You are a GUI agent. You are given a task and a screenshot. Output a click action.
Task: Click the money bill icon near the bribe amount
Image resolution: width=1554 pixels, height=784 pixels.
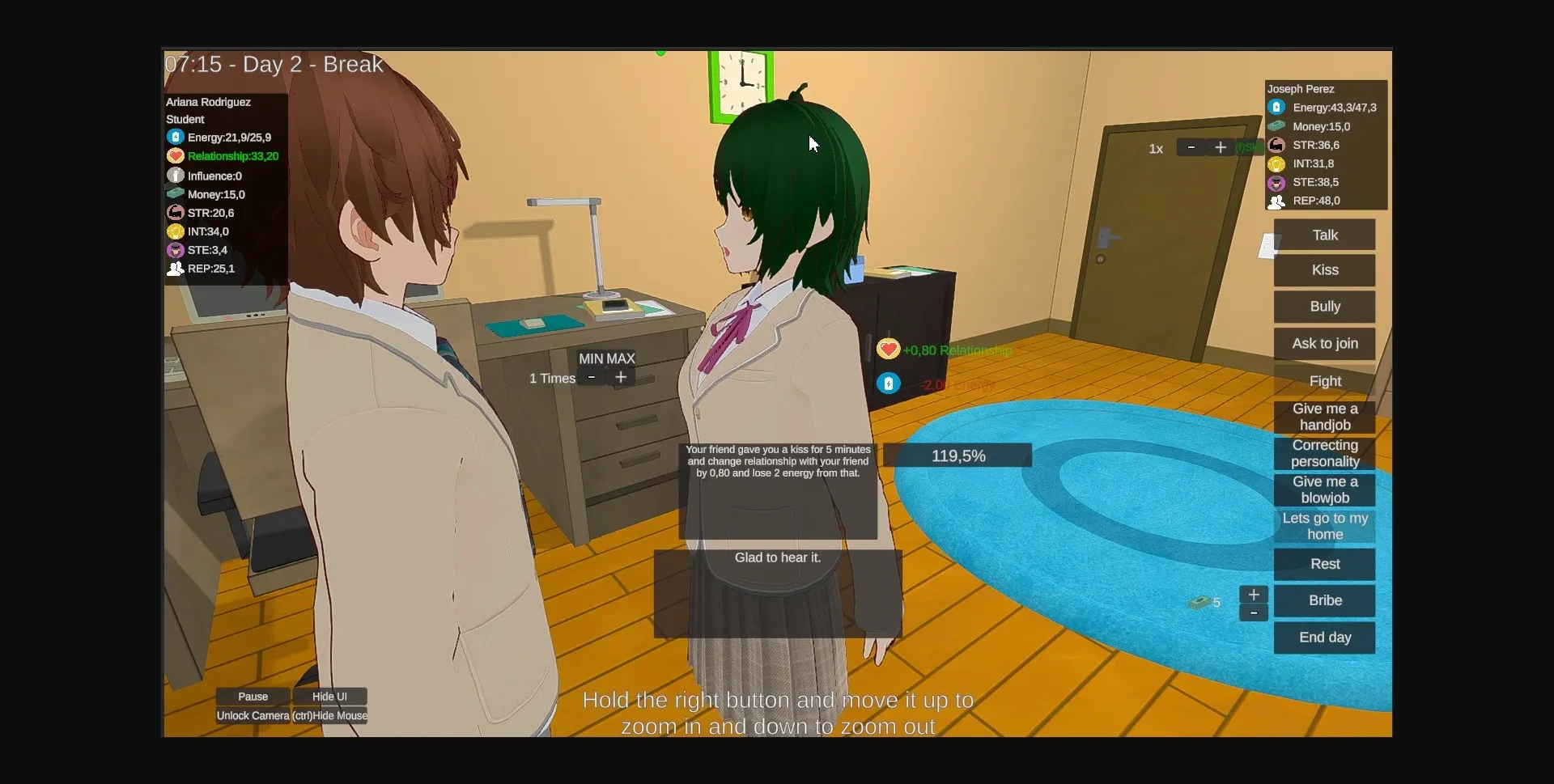(1201, 602)
